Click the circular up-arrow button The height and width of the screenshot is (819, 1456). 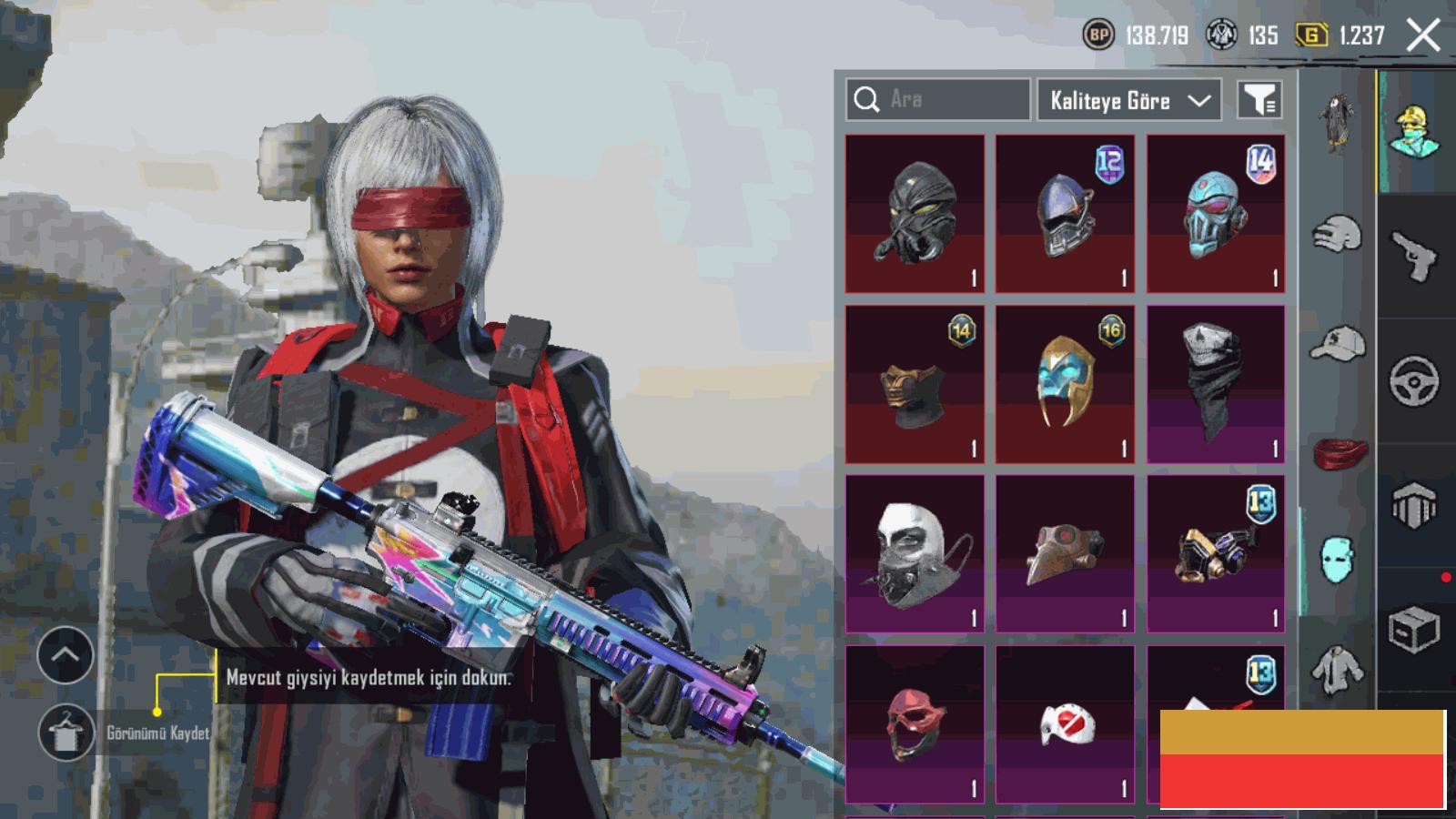pos(66,655)
